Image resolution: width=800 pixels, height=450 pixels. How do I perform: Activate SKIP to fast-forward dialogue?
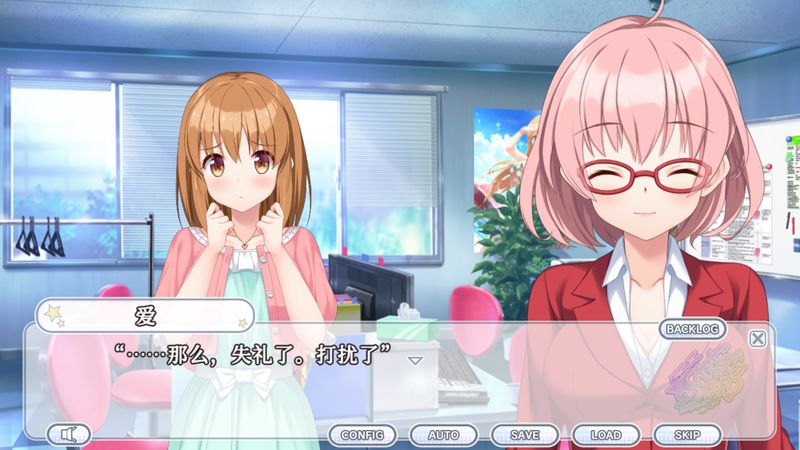click(x=687, y=435)
